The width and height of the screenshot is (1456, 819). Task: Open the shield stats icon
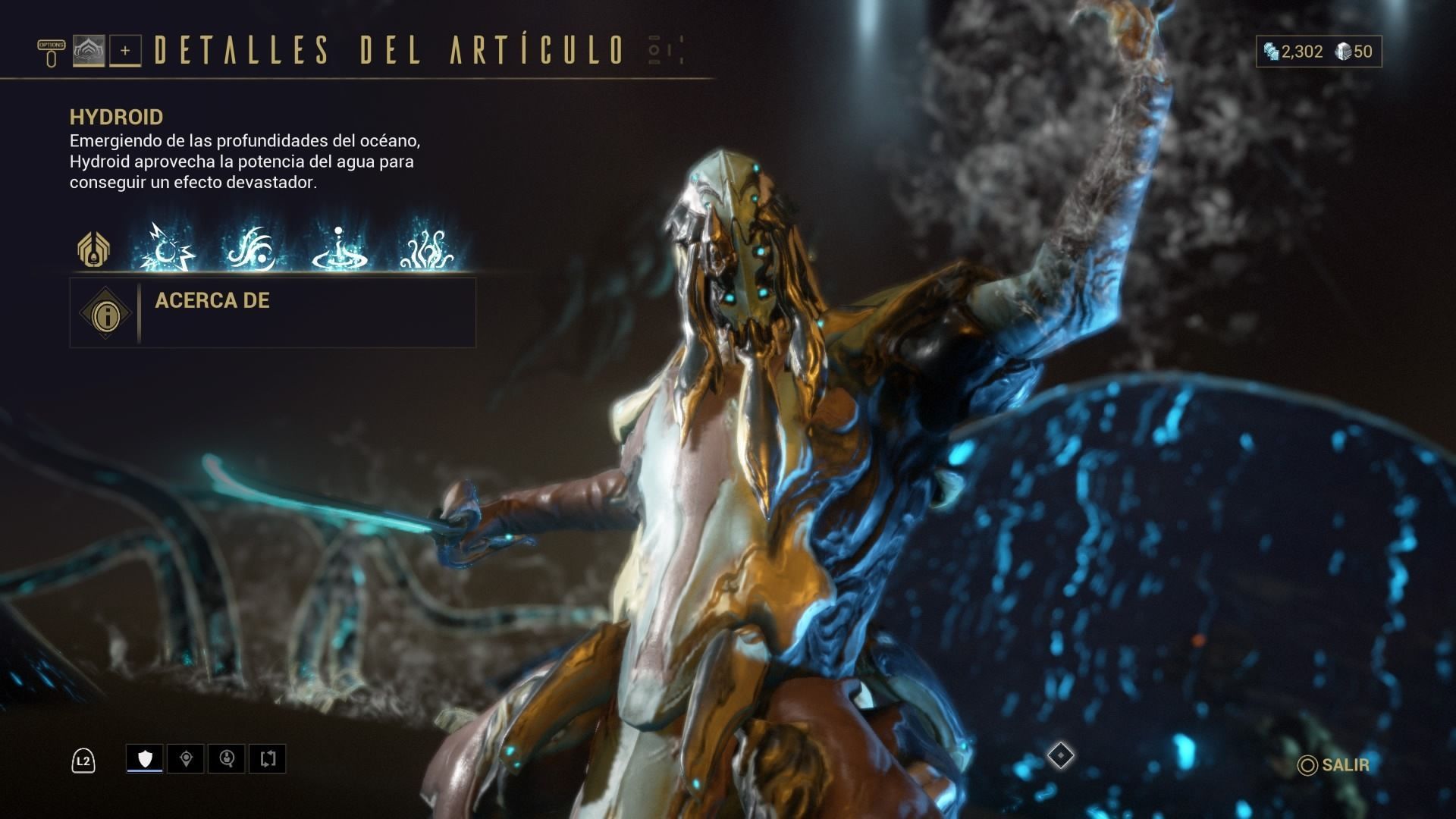coord(144,758)
